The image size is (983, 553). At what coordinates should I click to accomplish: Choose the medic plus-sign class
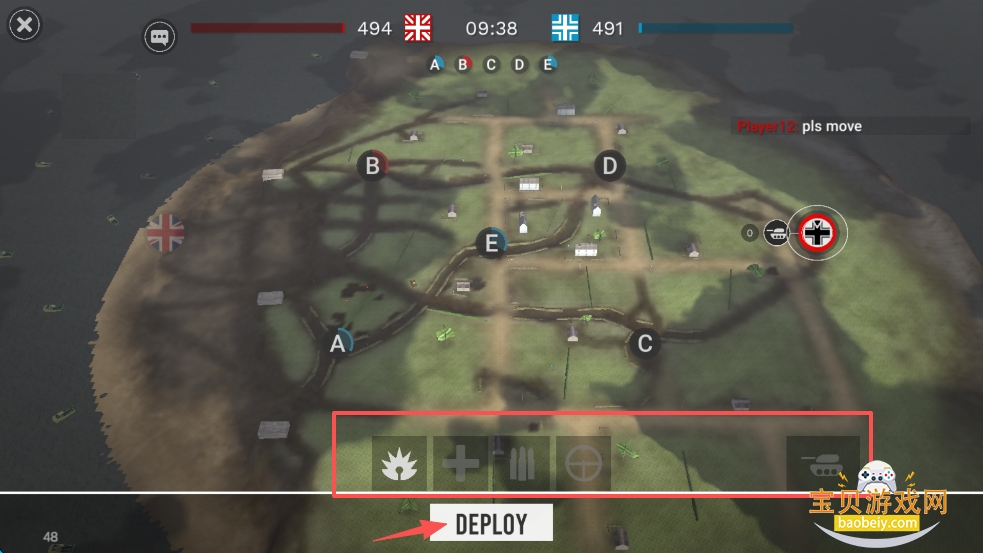460,463
